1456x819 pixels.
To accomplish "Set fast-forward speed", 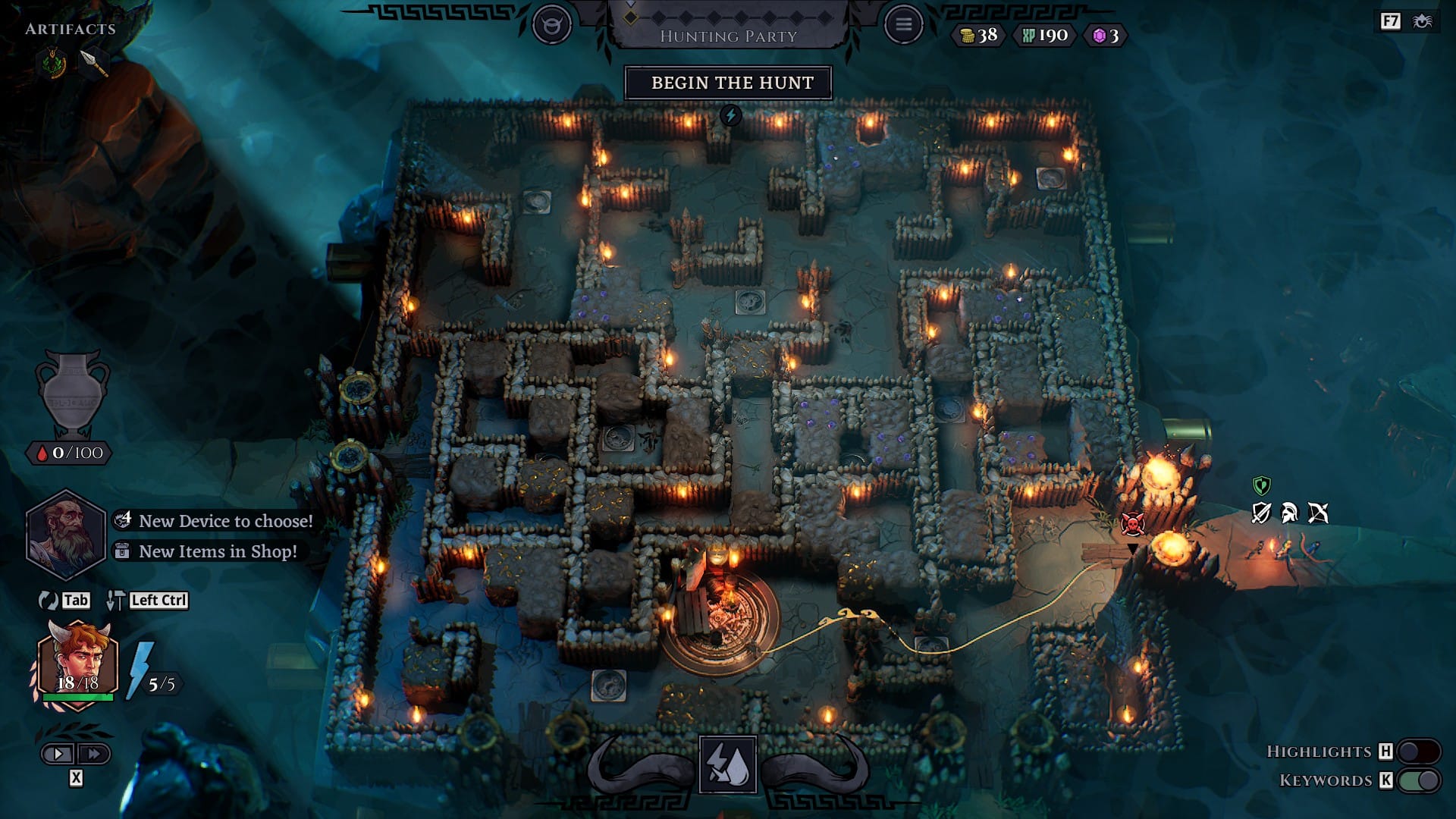I will tap(94, 754).
